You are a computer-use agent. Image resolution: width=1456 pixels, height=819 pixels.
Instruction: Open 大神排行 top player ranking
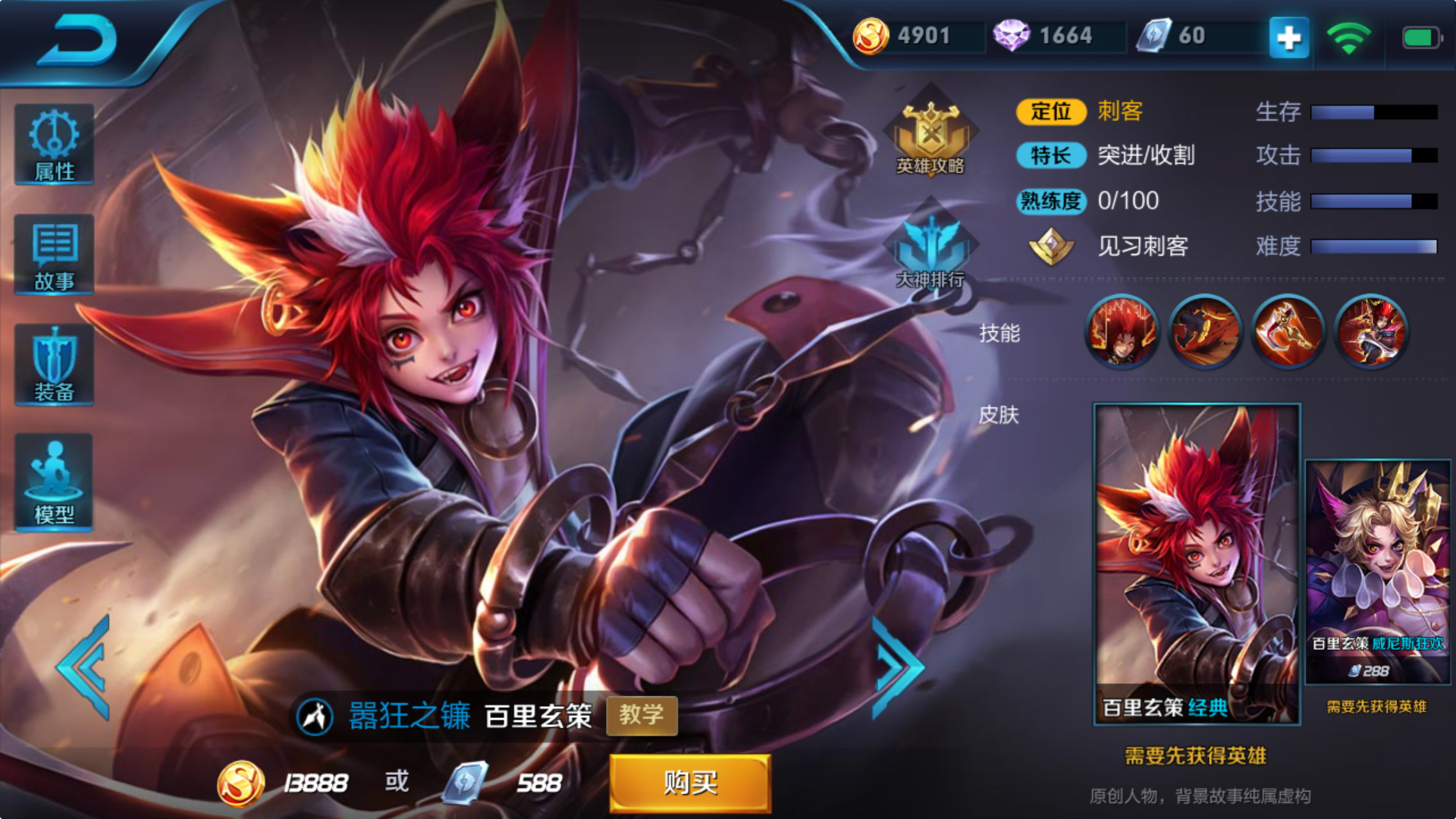[930, 246]
